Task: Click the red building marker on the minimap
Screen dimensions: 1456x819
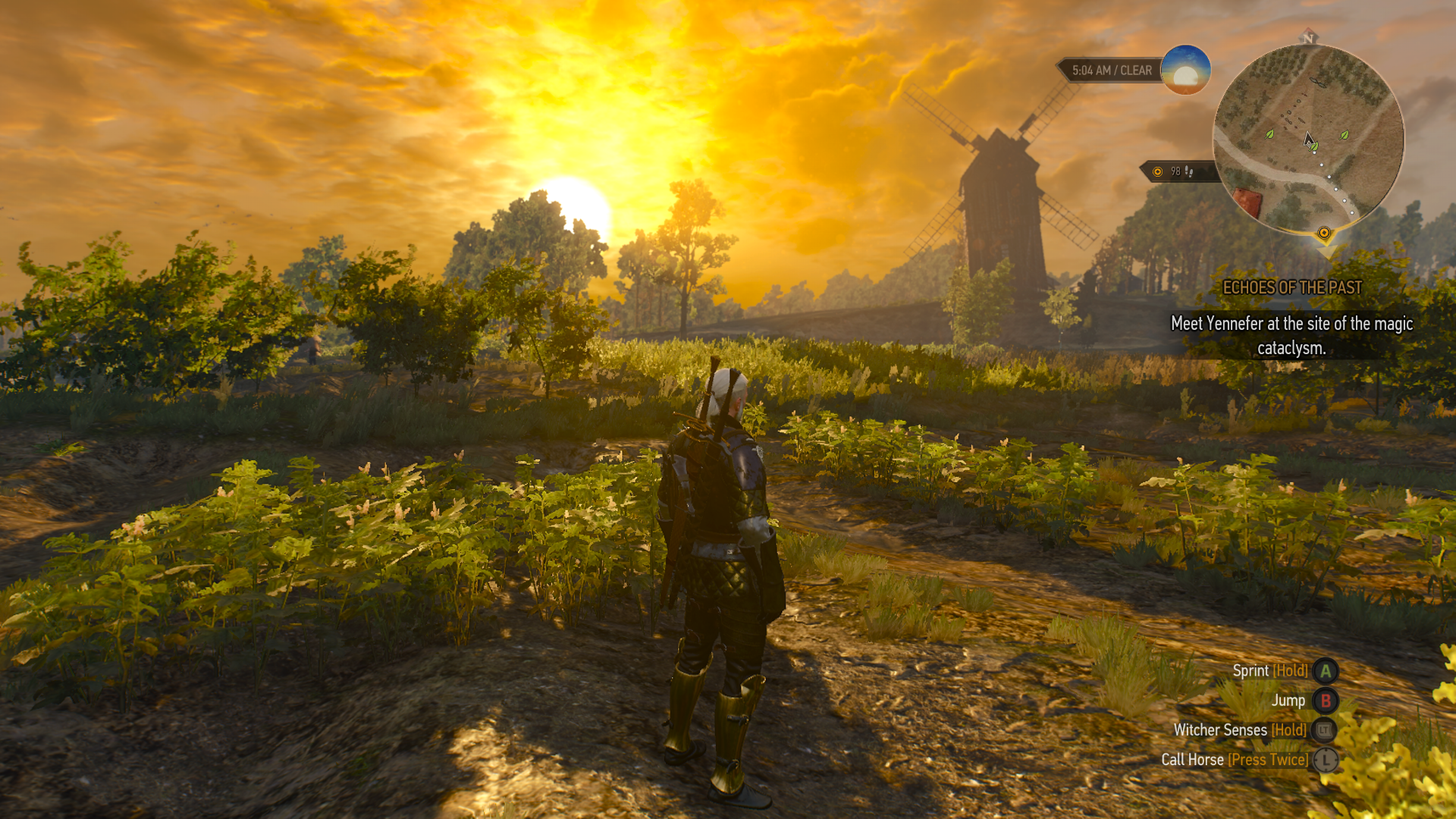Action: coord(1247,201)
